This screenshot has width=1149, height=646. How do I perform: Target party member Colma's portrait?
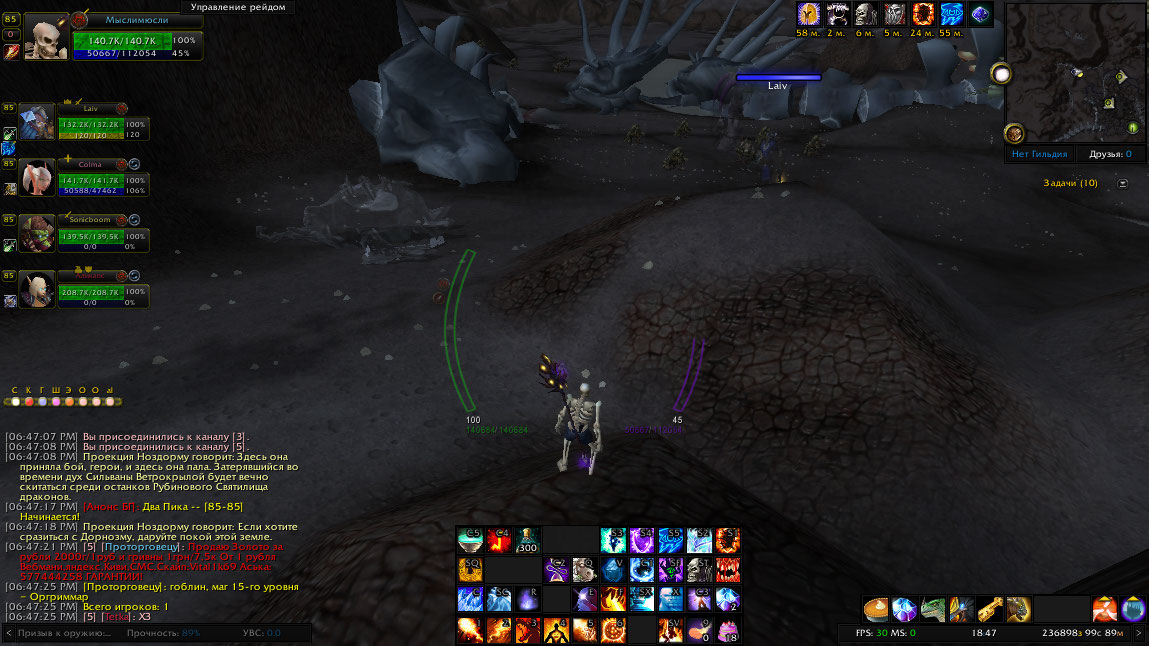(x=38, y=178)
